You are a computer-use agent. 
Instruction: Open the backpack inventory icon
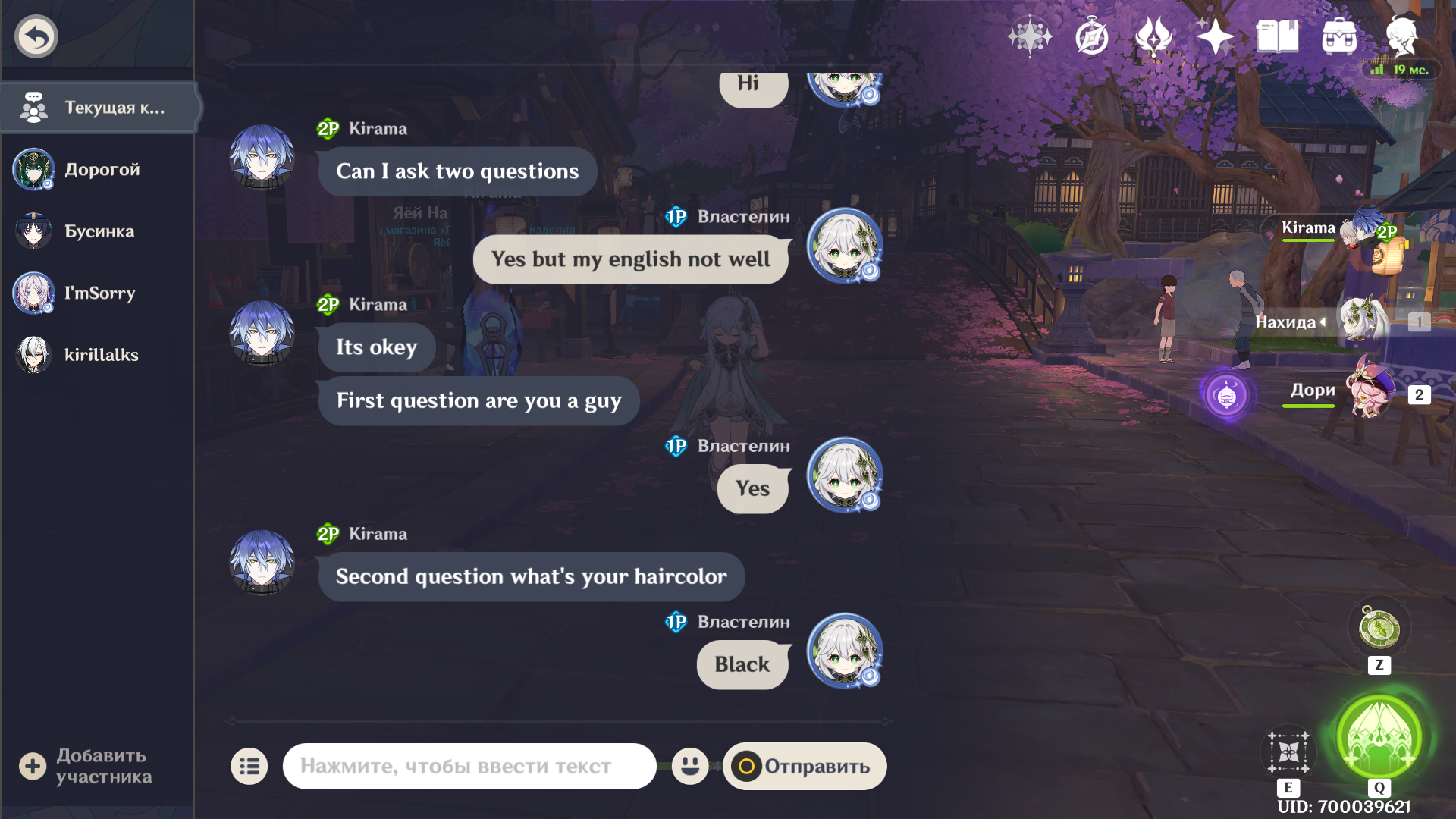[x=1339, y=36]
